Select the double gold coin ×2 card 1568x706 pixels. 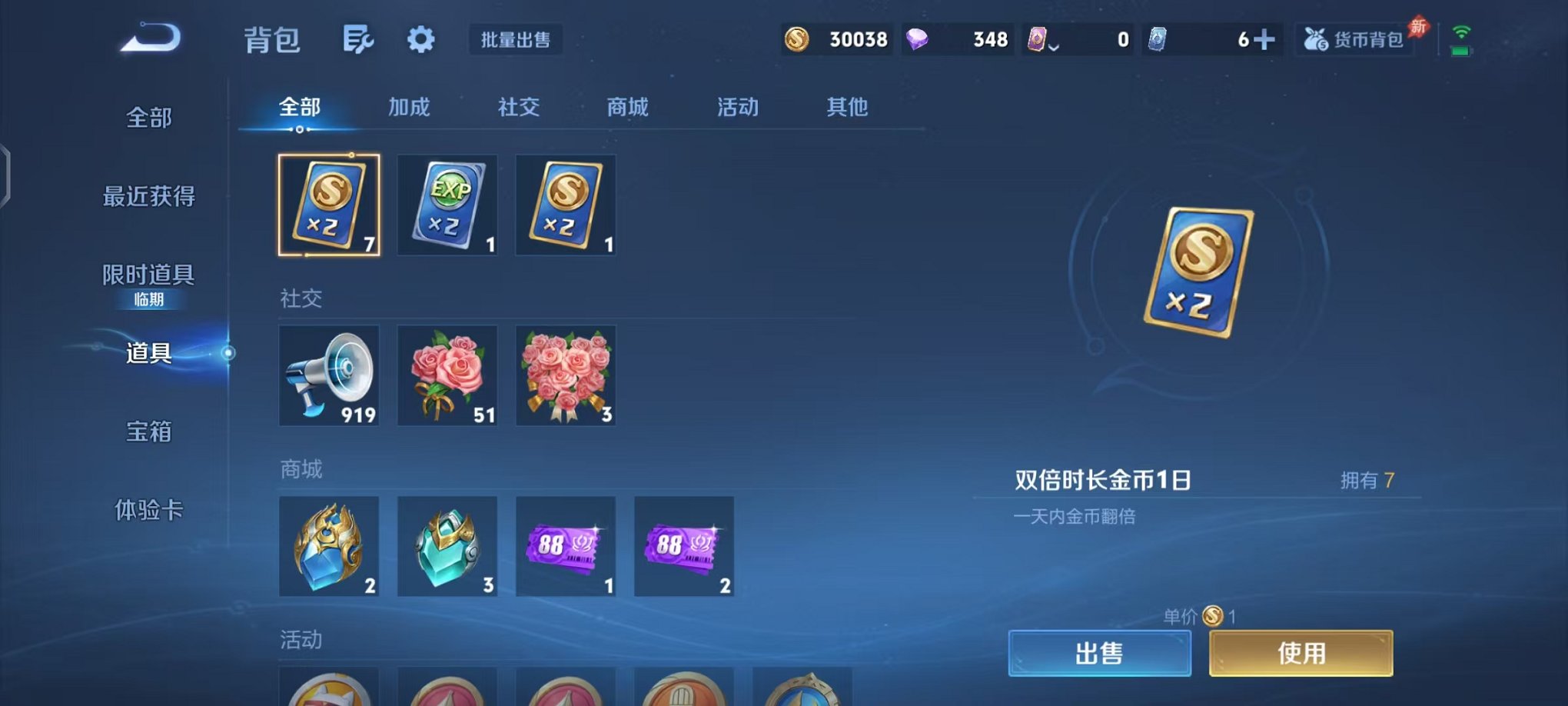(329, 205)
